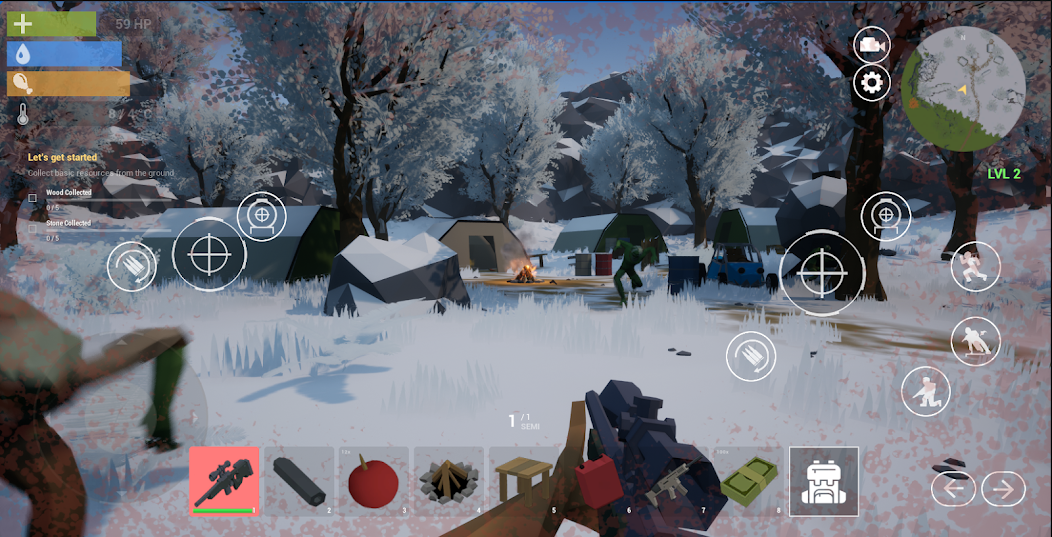
Task: Tap the kneeling figure crouch button
Action: (926, 392)
